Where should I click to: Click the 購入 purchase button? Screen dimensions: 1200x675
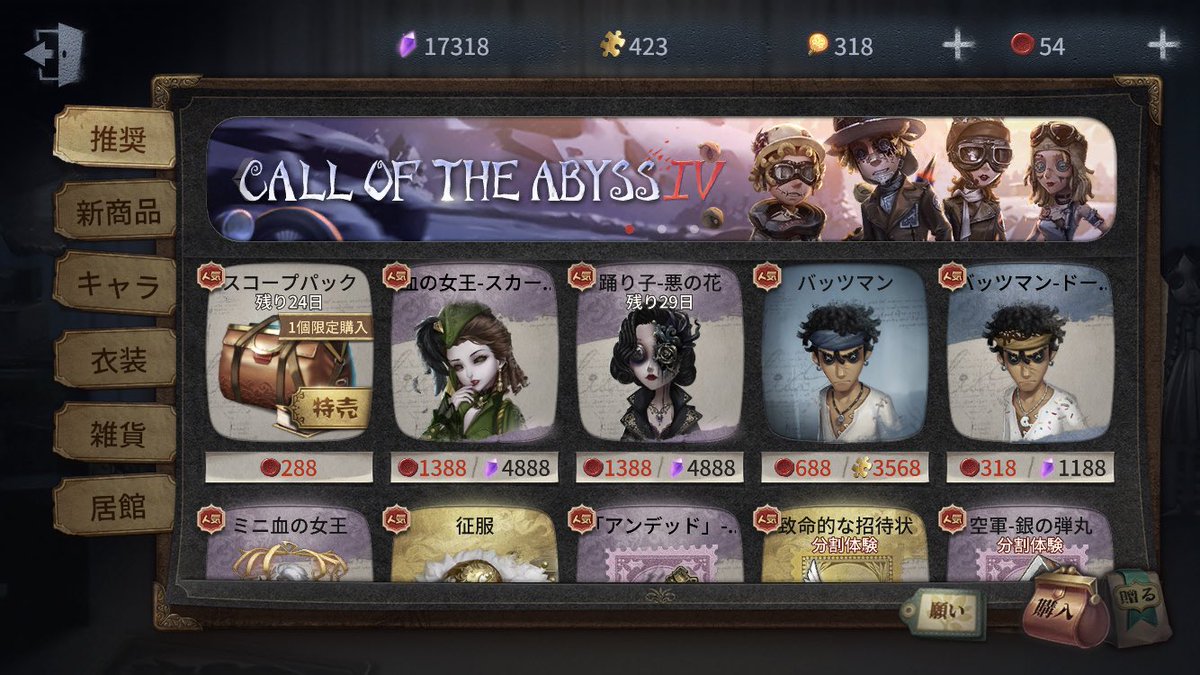pyautogui.click(x=1064, y=611)
